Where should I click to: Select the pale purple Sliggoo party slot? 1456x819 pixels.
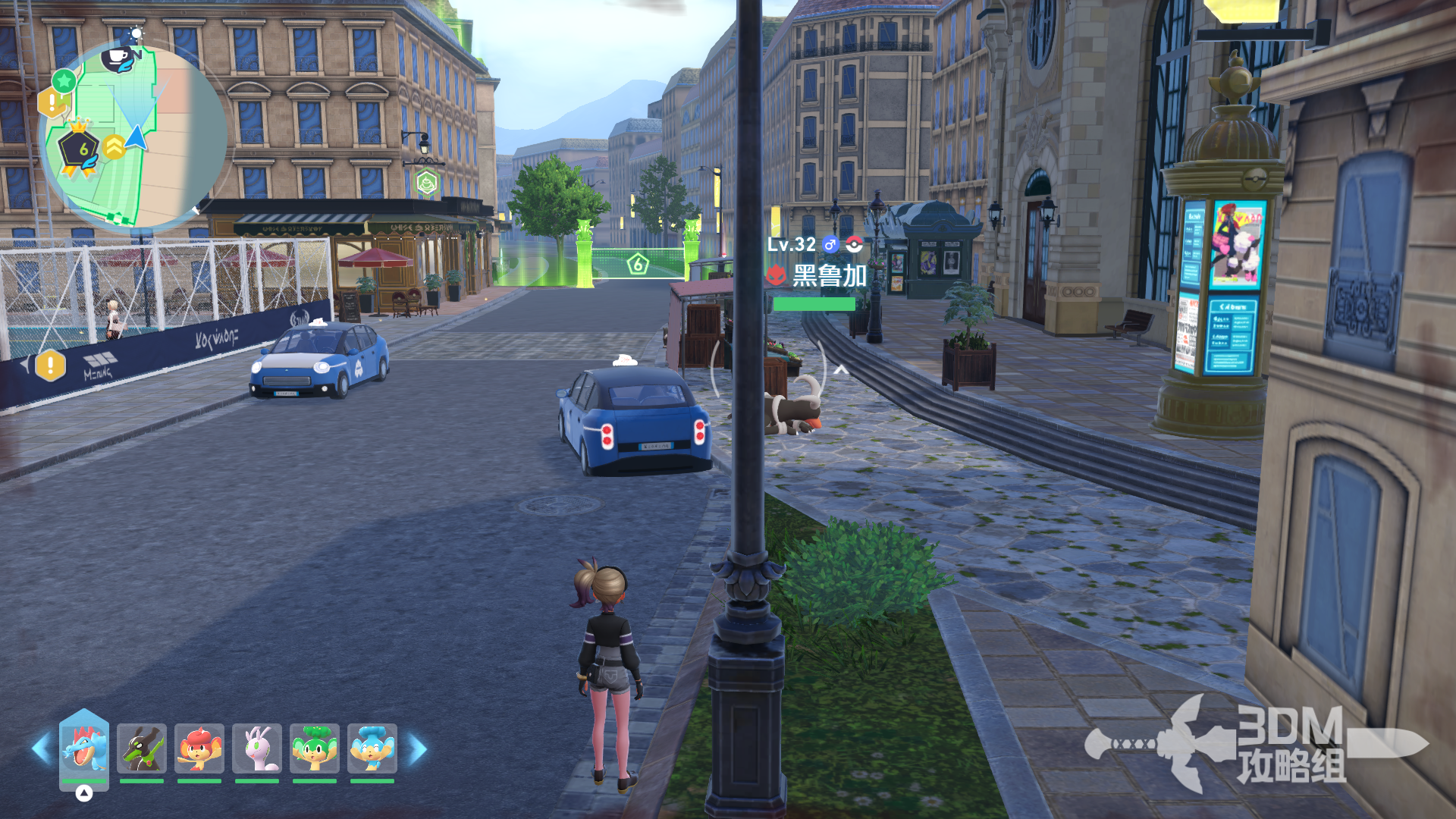click(257, 748)
